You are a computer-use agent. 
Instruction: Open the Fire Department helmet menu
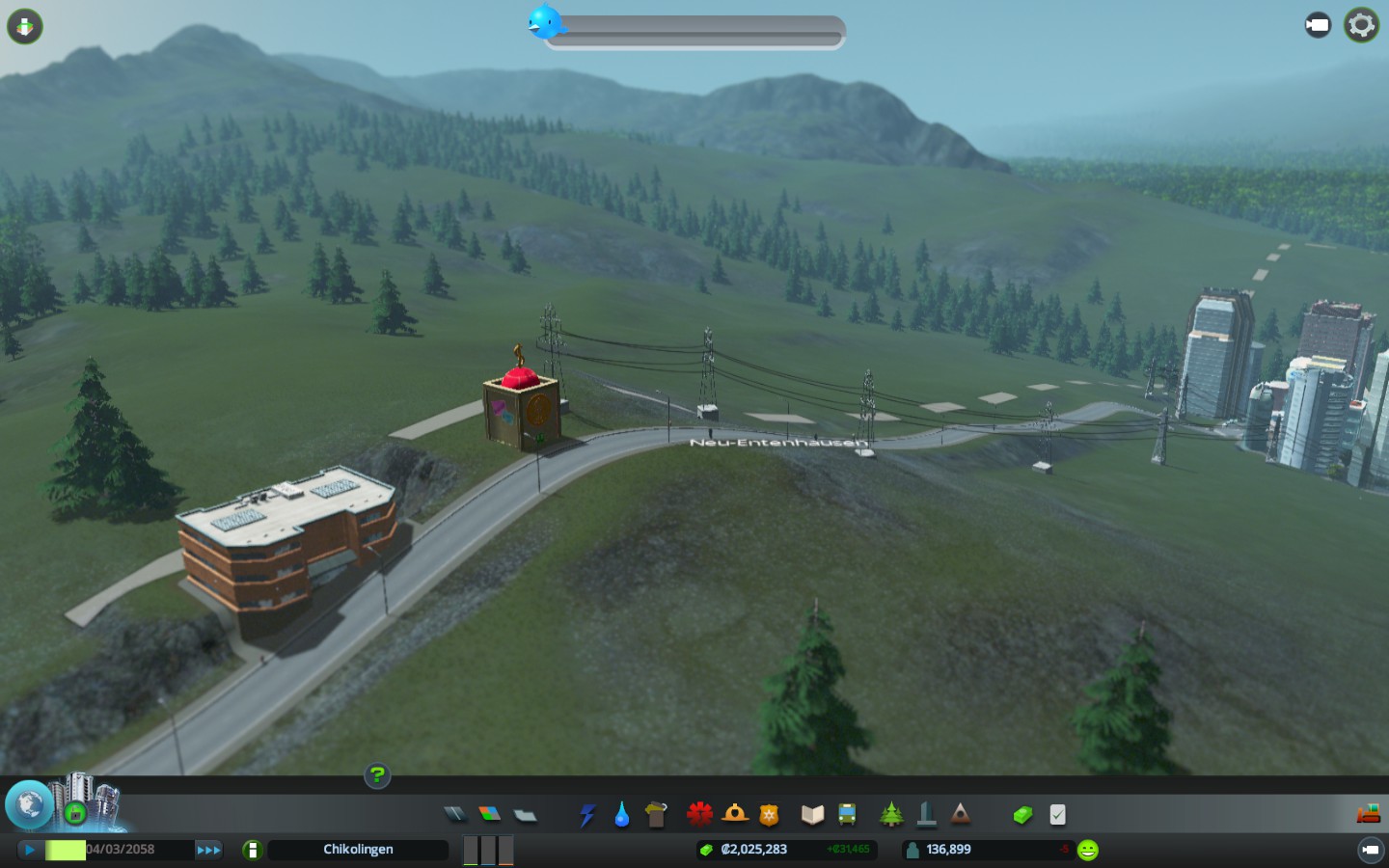(735, 815)
